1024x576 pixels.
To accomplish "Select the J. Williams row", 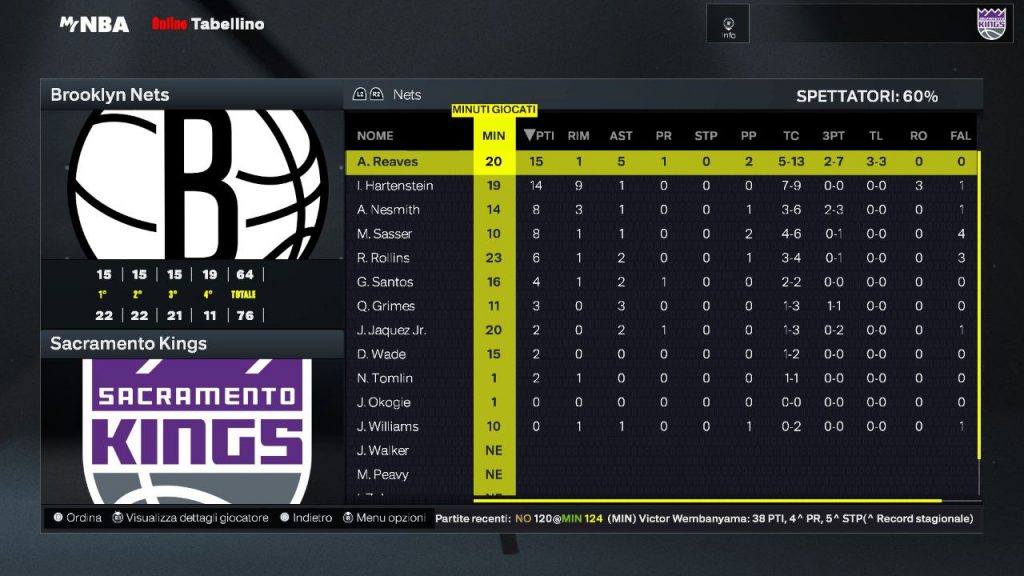I will tap(388, 426).
